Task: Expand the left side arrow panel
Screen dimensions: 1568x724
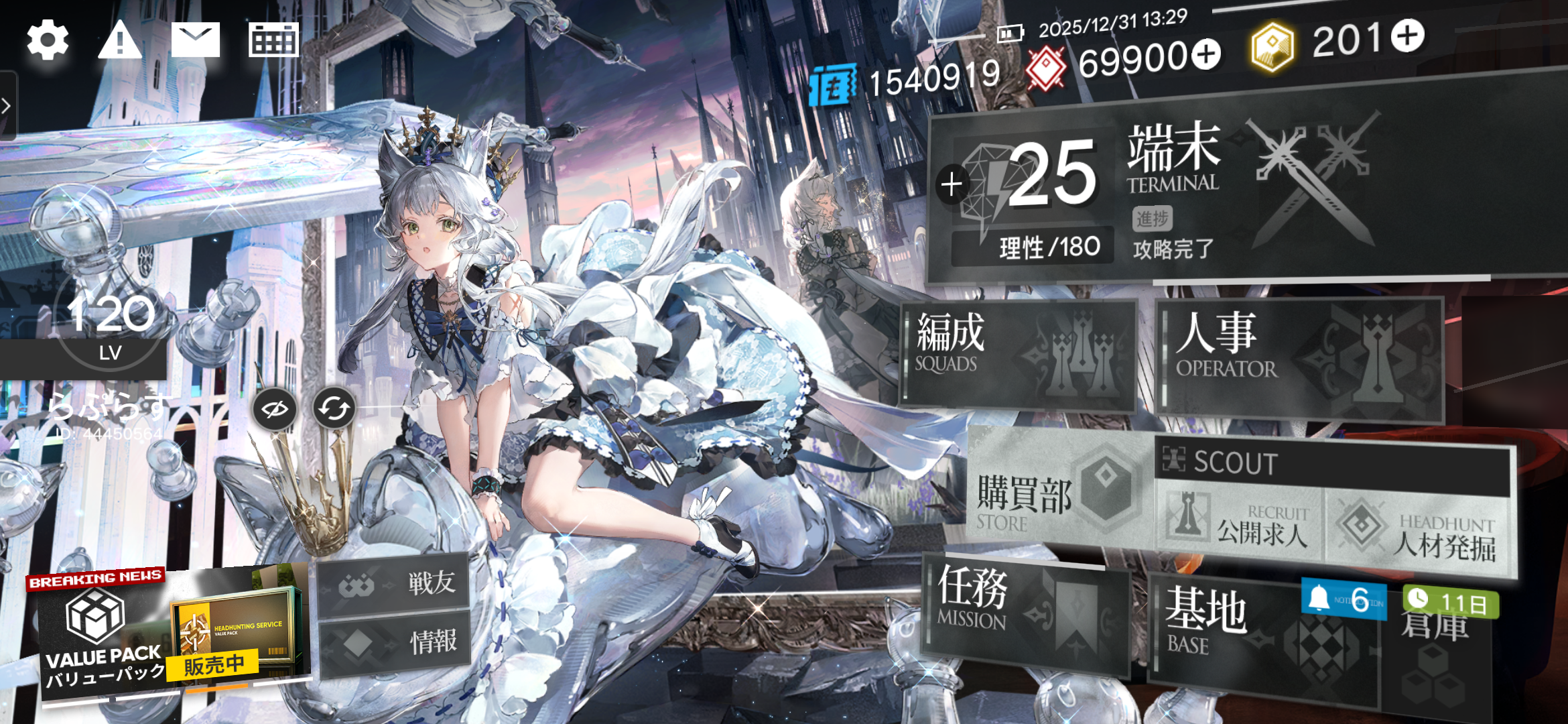Action: tap(7, 106)
